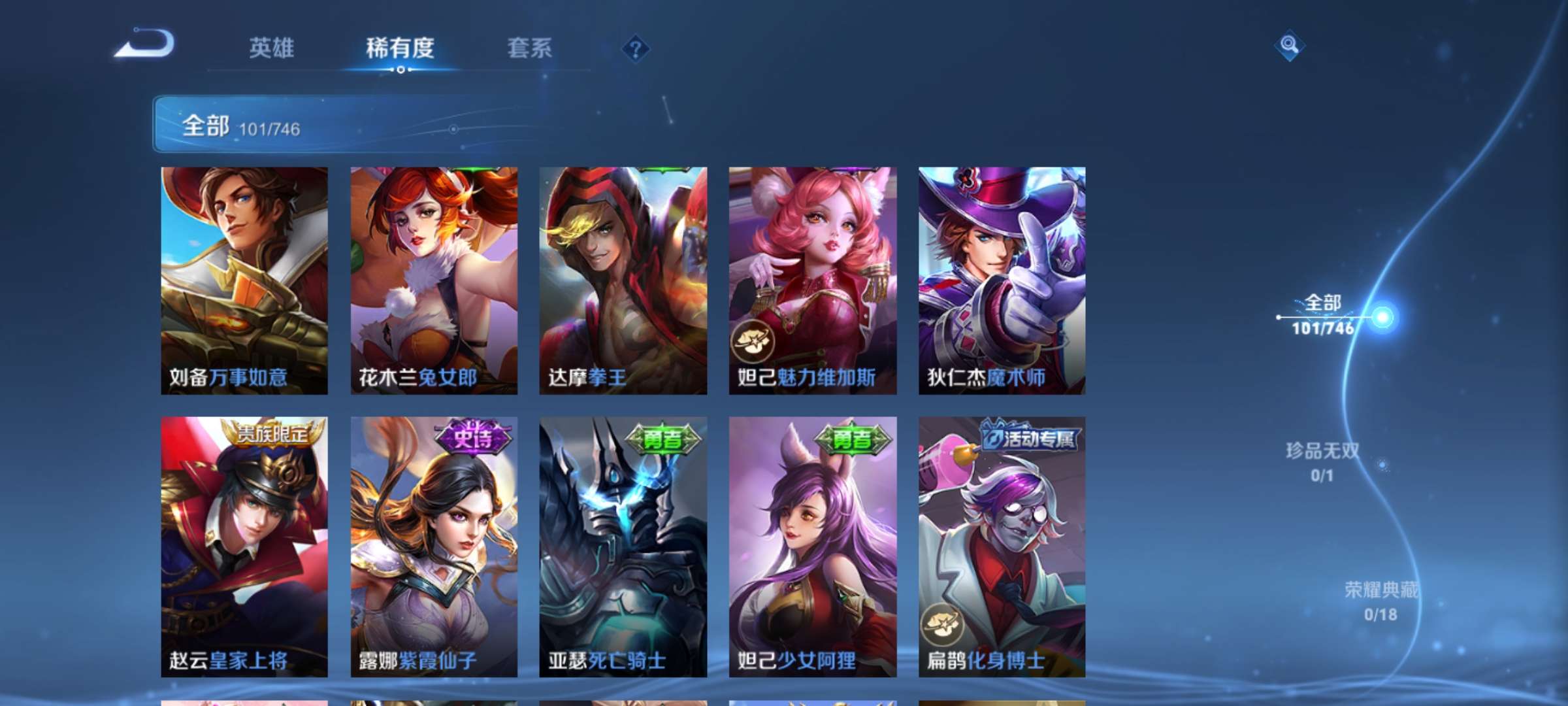
Task: Click the question mark help icon
Action: pyautogui.click(x=635, y=48)
